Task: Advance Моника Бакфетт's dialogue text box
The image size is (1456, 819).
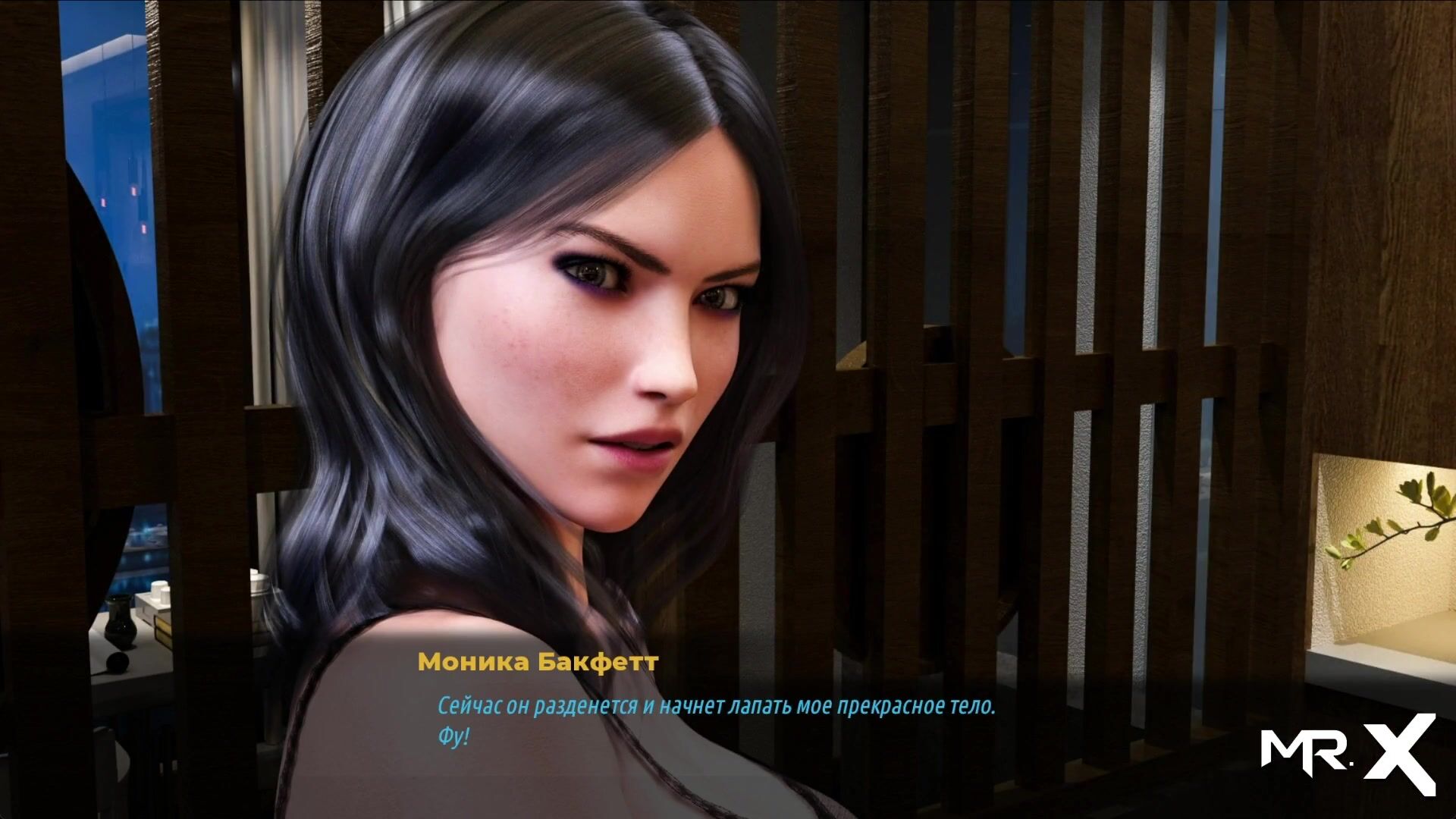Action: 715,720
